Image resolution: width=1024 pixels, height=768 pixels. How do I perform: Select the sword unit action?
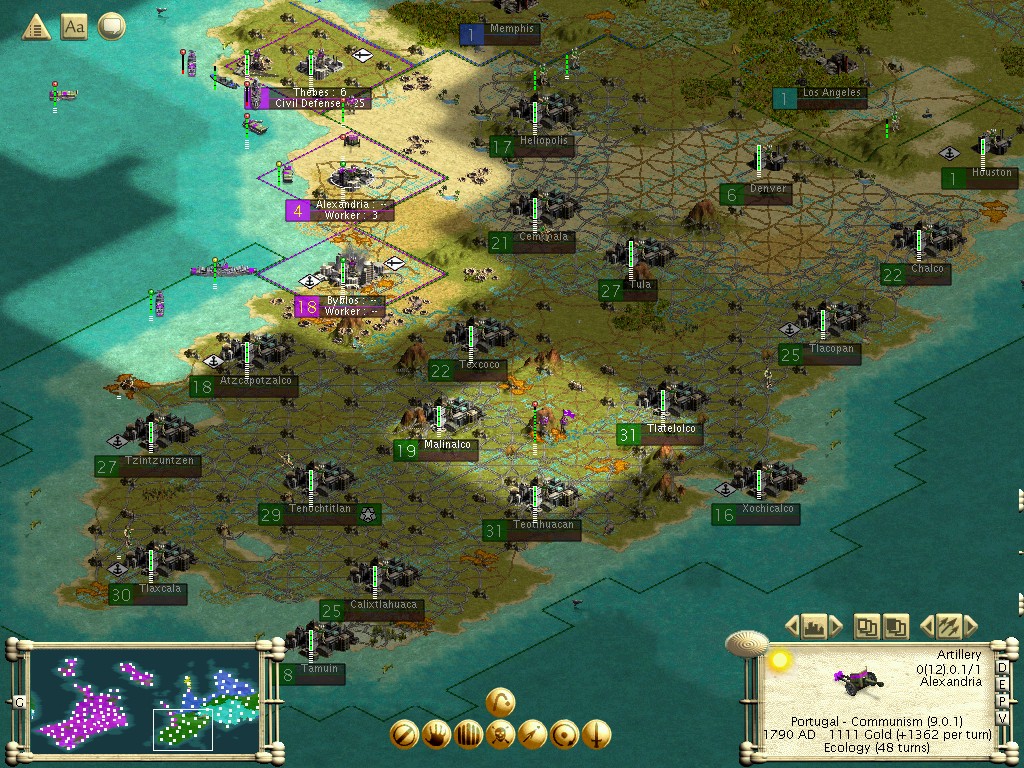[596, 735]
